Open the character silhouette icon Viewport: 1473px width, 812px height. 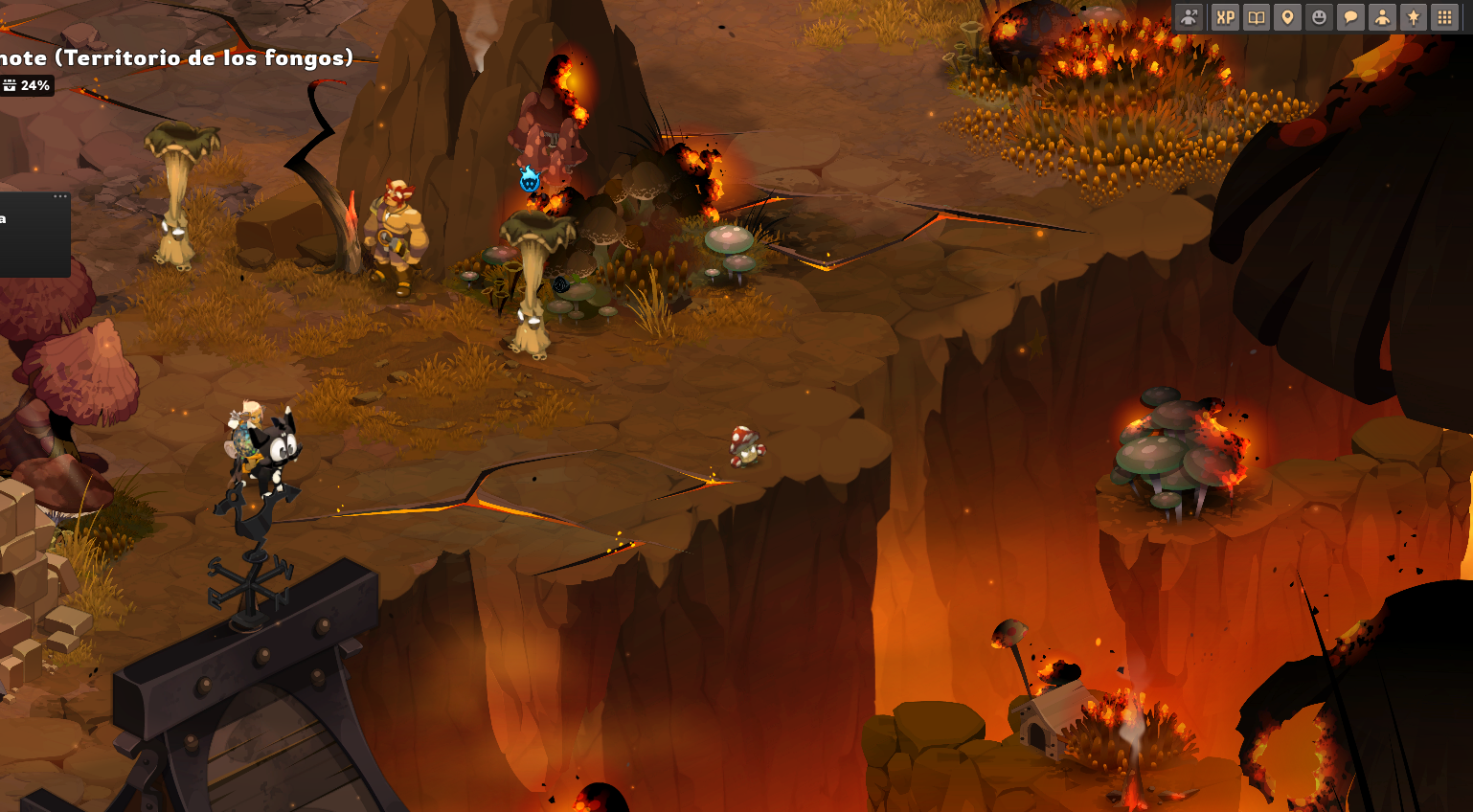1382,17
